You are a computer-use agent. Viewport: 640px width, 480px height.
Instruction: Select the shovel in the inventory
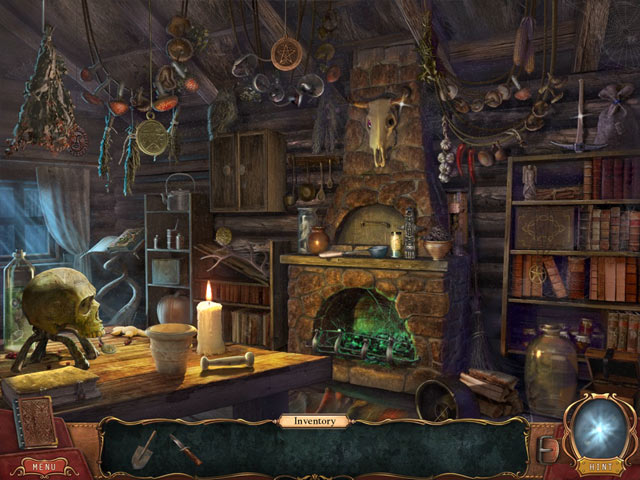click(x=144, y=449)
